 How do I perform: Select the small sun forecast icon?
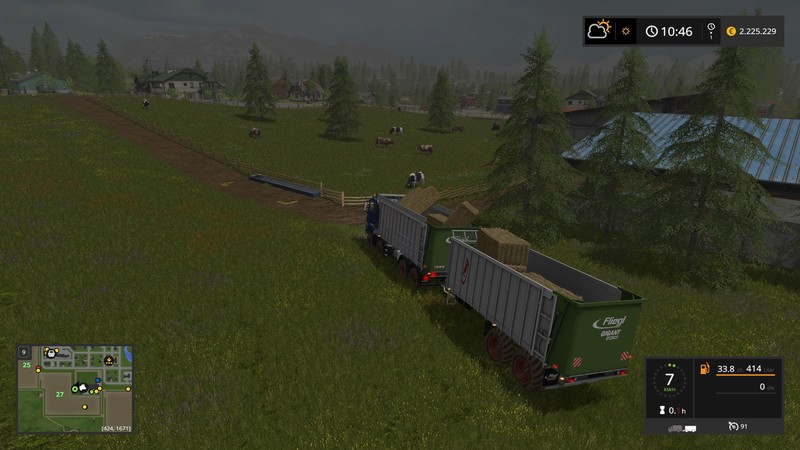[x=627, y=31]
